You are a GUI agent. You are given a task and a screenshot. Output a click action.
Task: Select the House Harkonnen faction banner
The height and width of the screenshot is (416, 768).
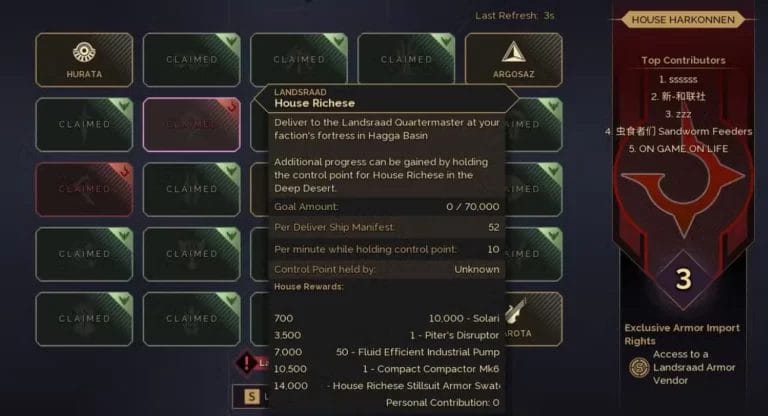(x=683, y=19)
